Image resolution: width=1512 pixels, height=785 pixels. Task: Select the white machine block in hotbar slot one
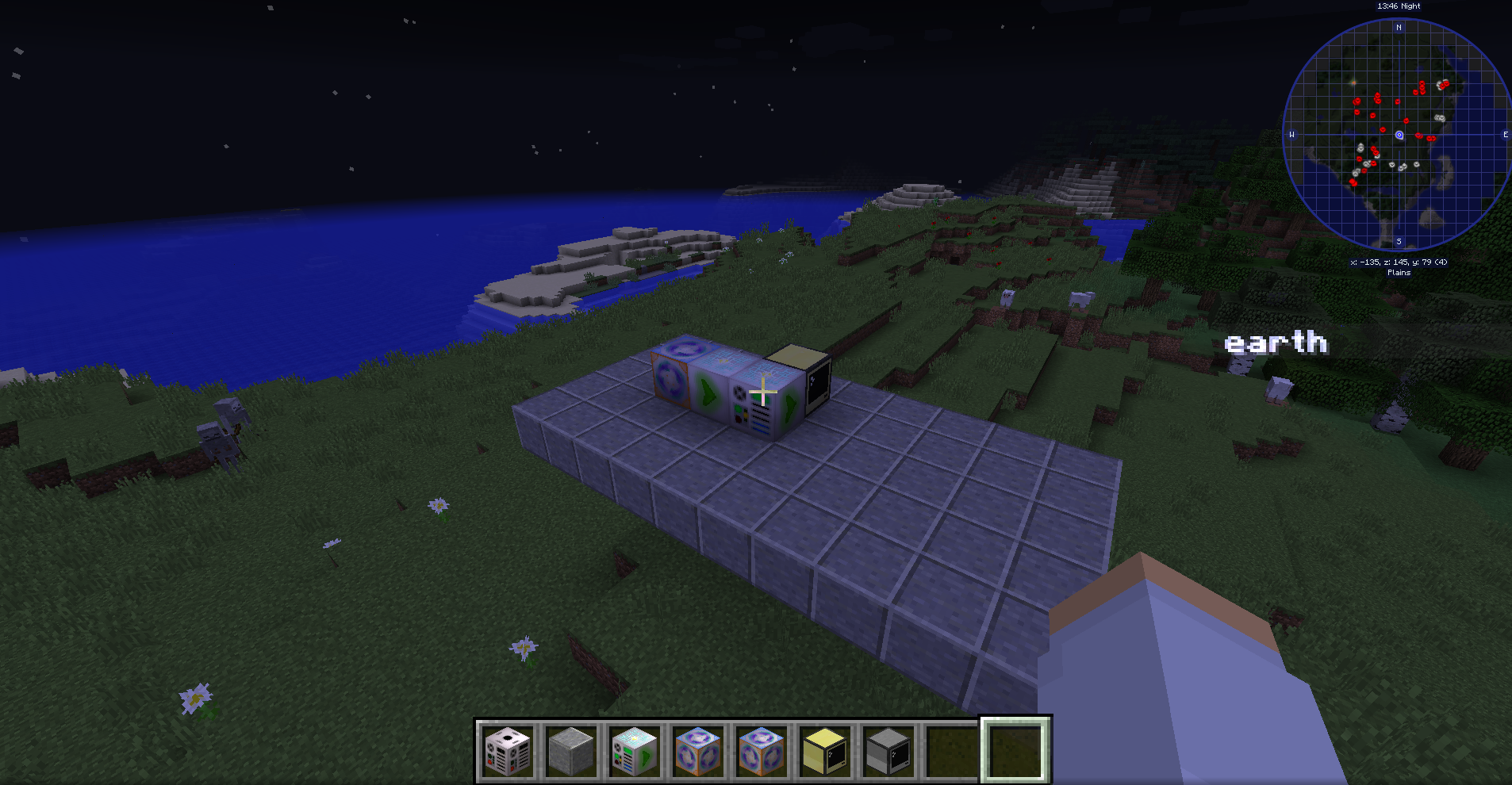coord(508,752)
